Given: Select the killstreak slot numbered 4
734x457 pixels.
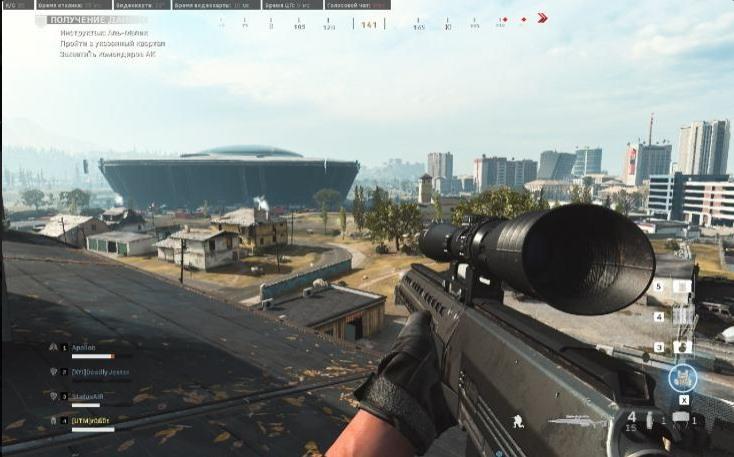Looking at the screenshot, I should click(682, 317).
